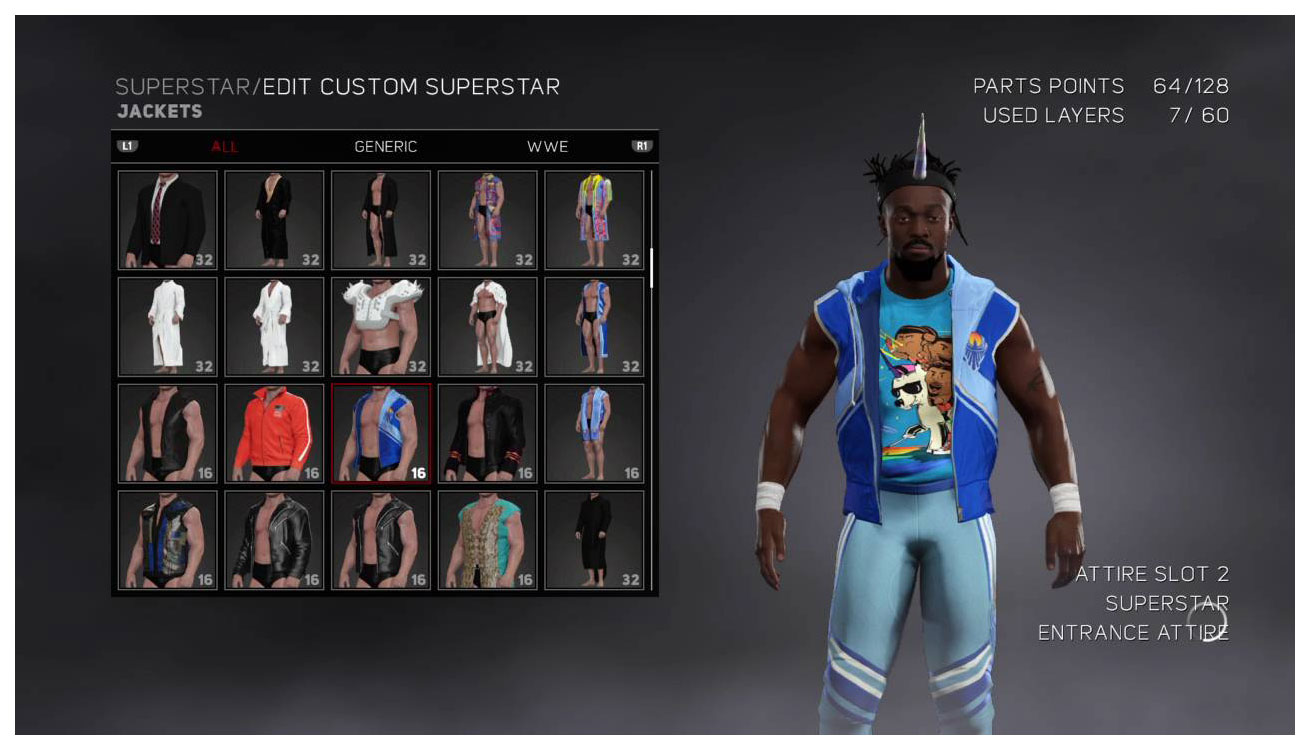Pick the highlighted blue sleeveless hoodie
The height and width of the screenshot is (750, 1310).
(381, 433)
